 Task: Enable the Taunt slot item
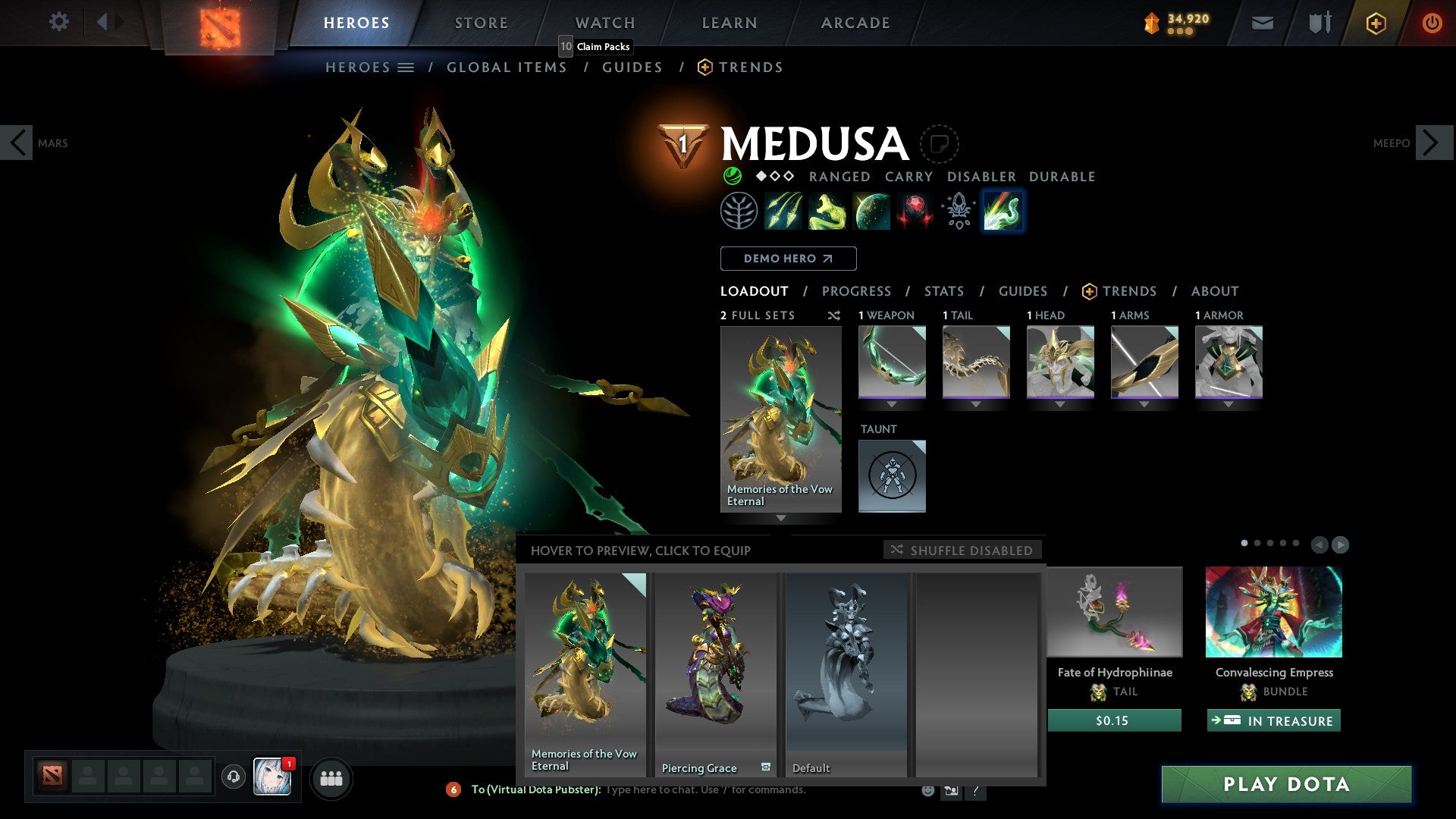click(892, 475)
